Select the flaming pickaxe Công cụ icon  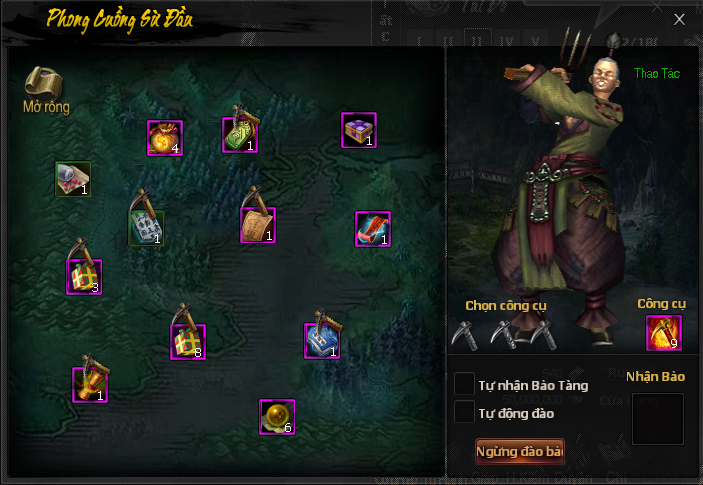coord(663,333)
